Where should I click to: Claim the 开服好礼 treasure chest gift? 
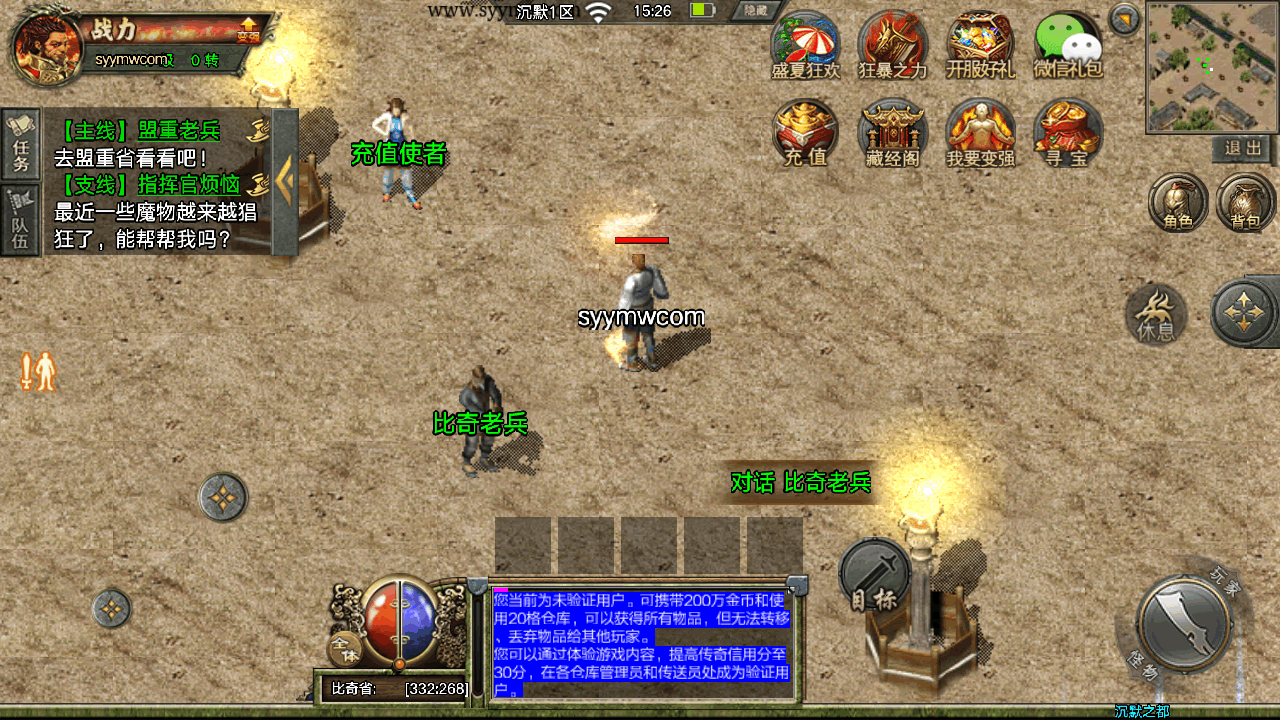980,46
